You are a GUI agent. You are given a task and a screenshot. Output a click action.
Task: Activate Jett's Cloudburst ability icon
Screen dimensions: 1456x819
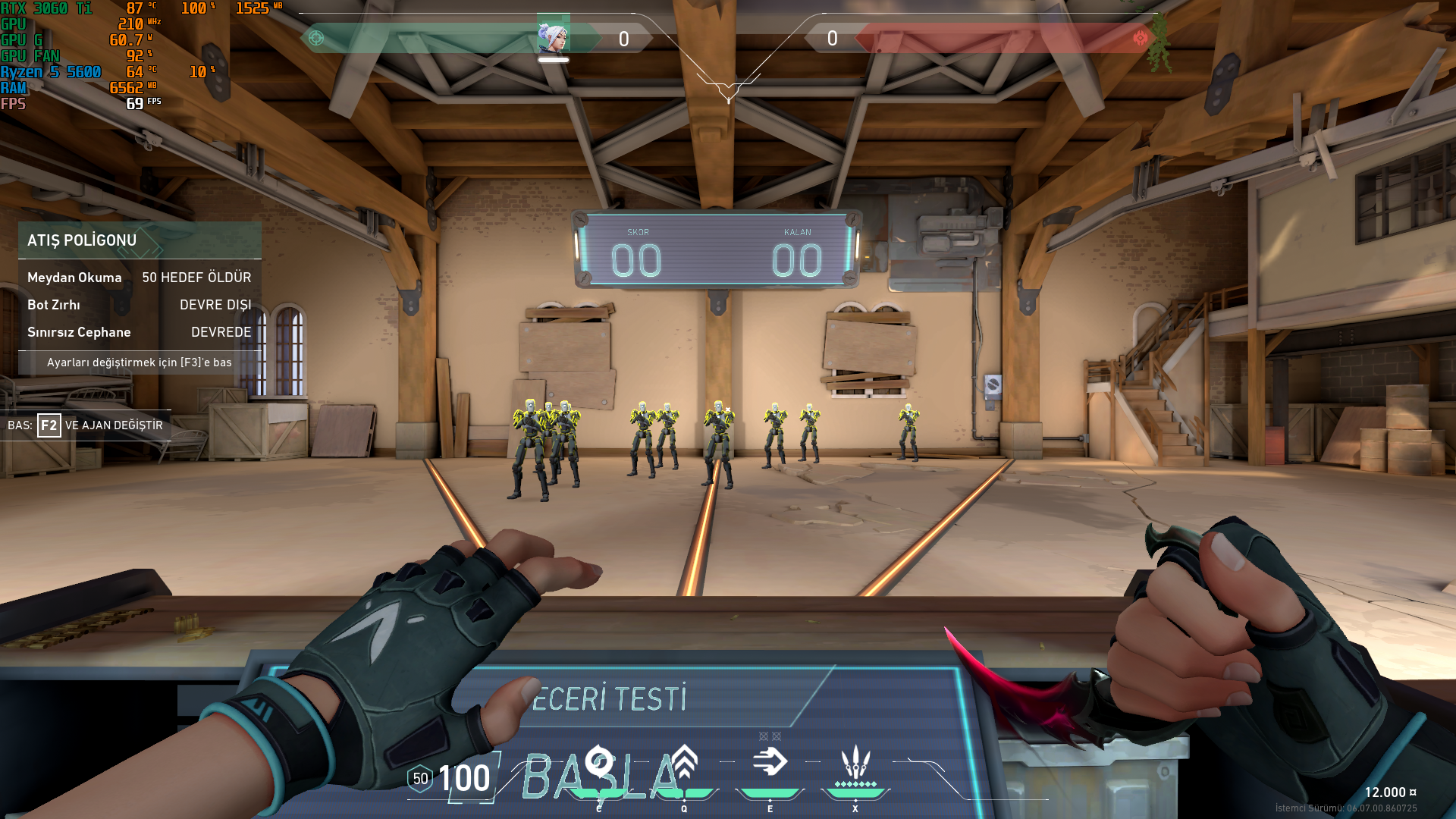pos(599,761)
